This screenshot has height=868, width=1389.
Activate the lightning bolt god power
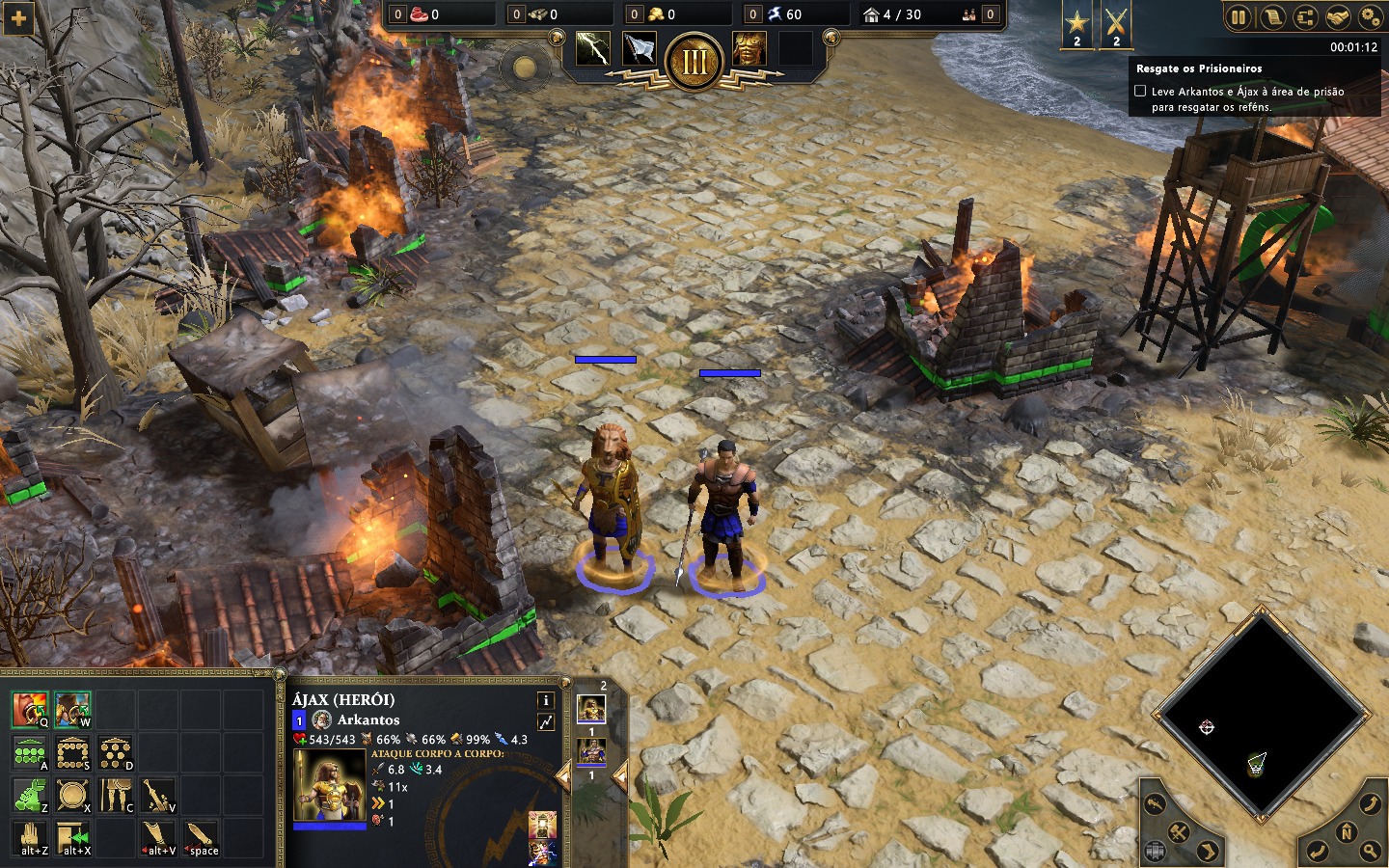[592, 48]
